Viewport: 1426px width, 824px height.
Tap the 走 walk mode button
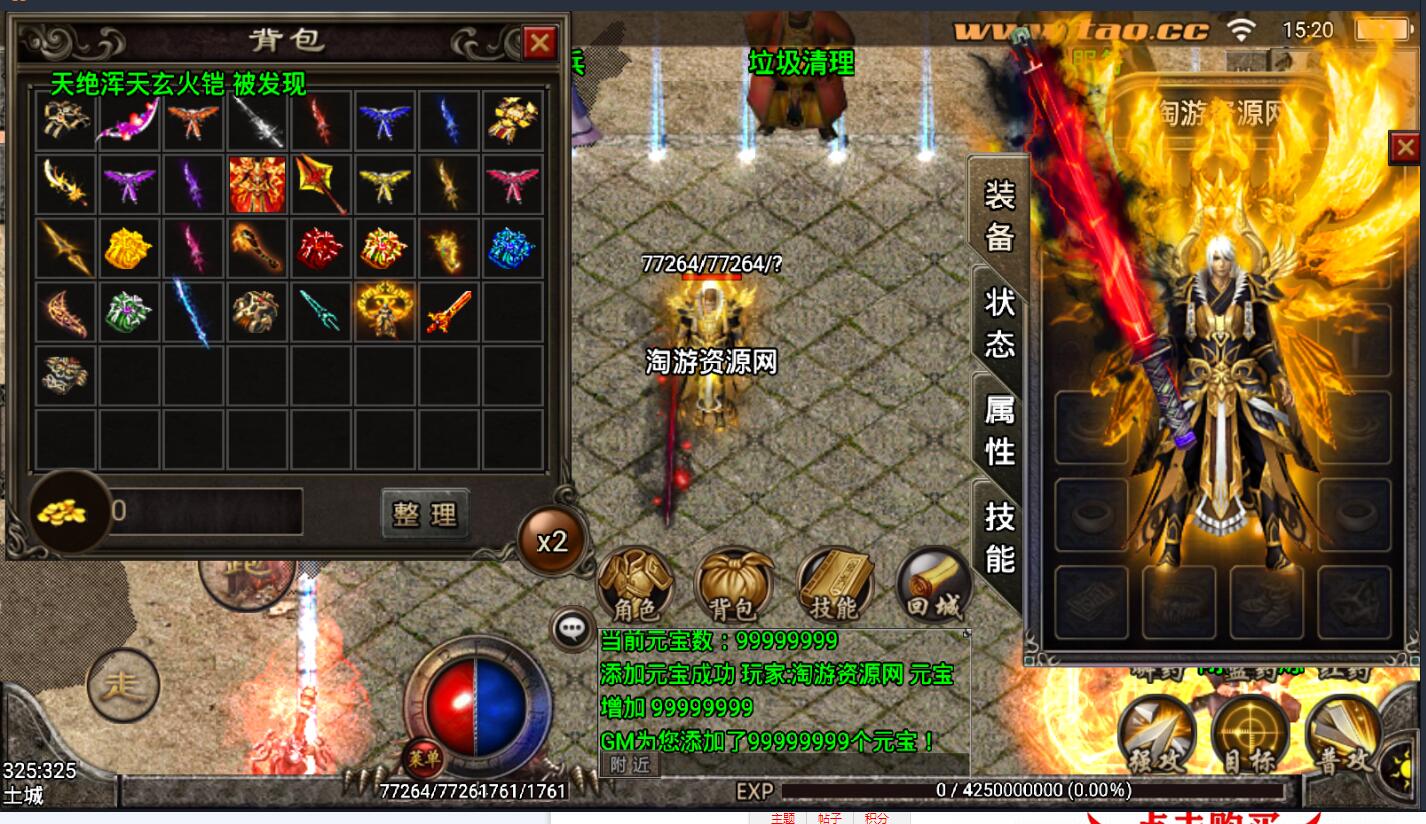(123, 685)
